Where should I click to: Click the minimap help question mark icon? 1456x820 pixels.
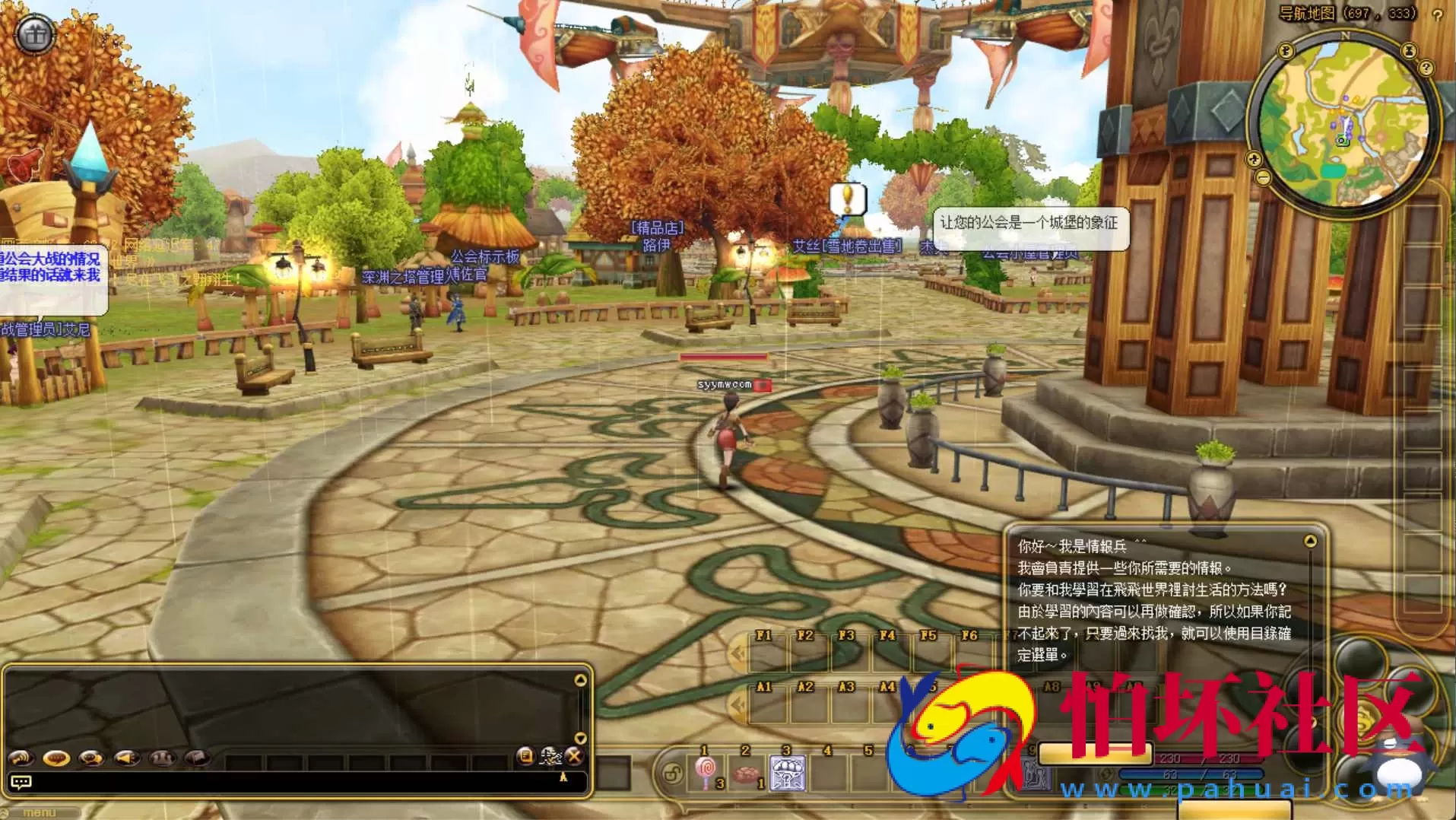point(1426,67)
